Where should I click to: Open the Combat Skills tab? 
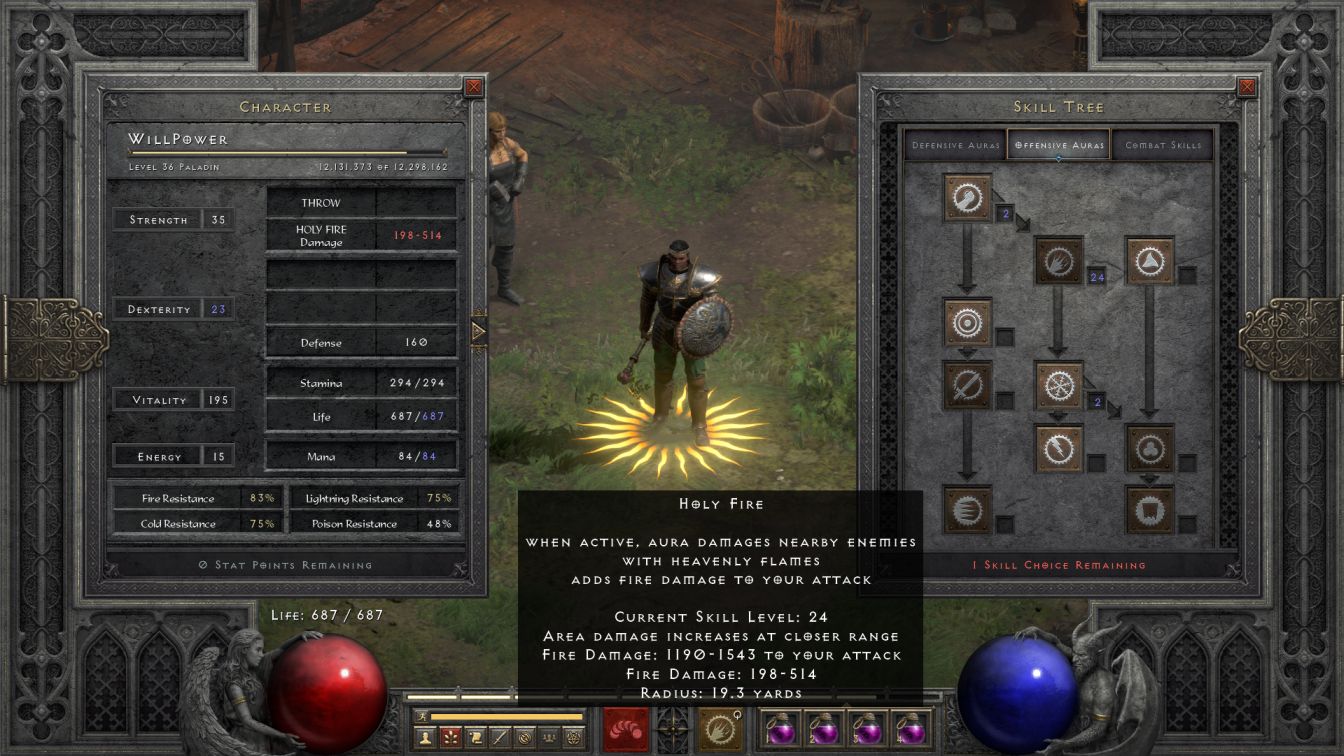click(1163, 145)
